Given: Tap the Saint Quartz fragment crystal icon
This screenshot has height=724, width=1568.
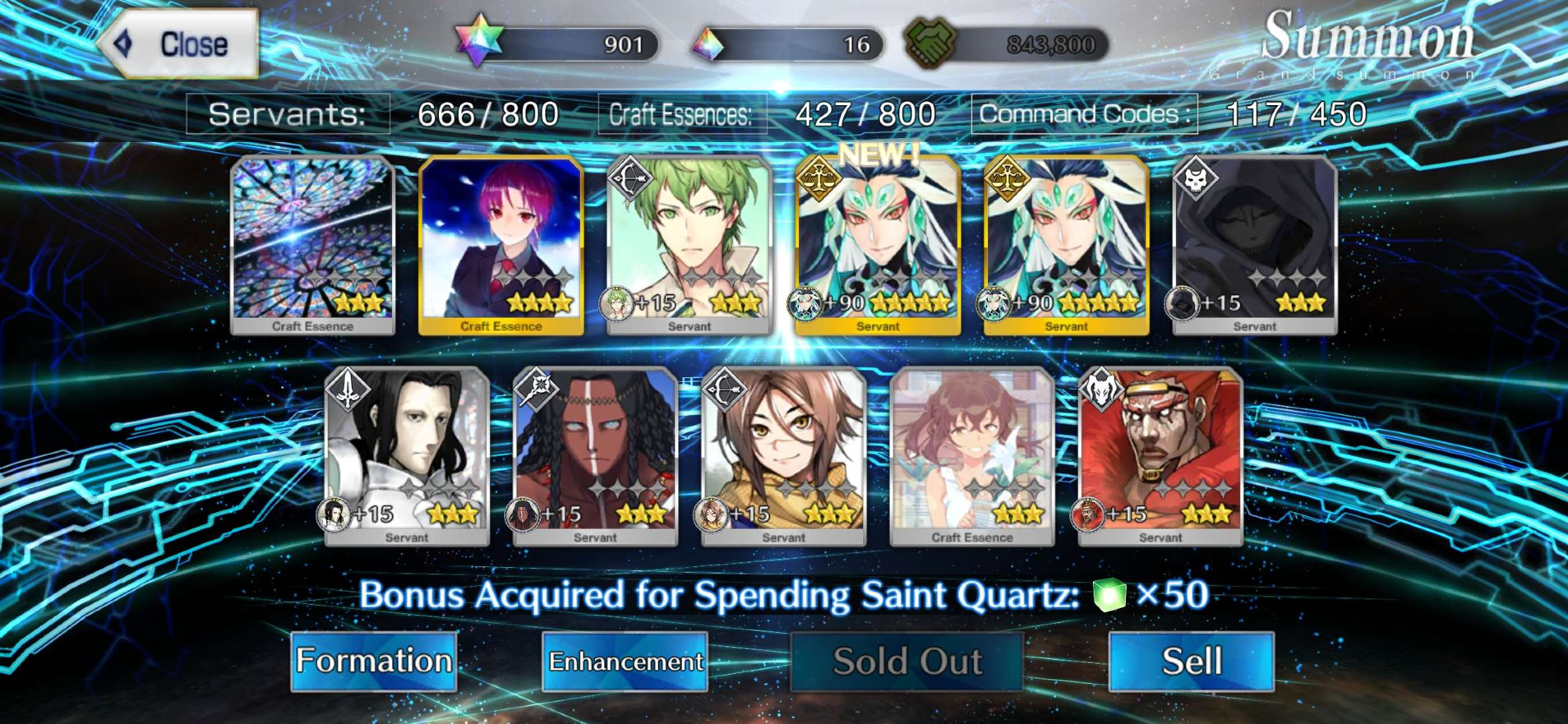Looking at the screenshot, I should (x=707, y=45).
